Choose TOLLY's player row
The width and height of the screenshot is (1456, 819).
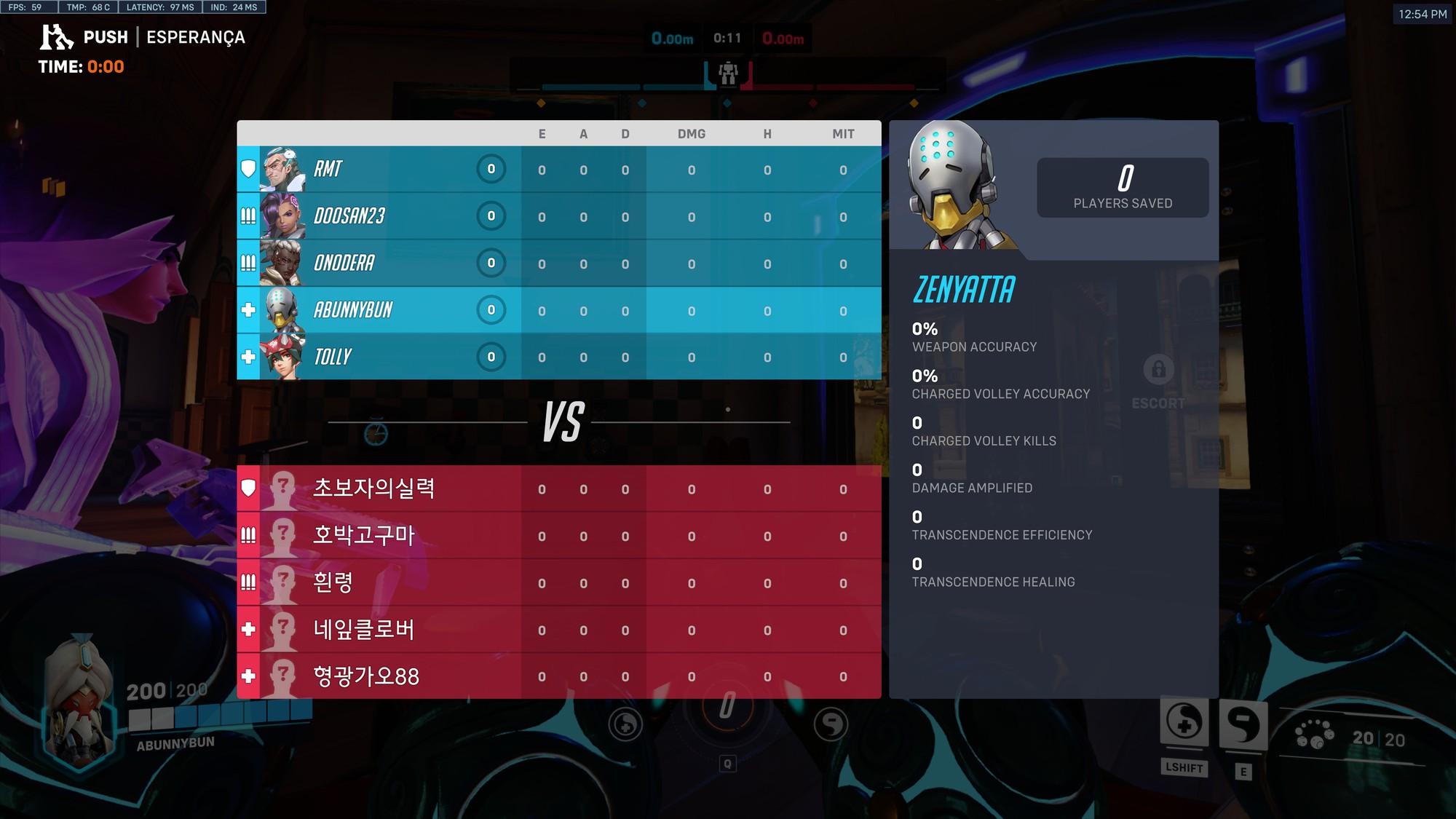point(558,357)
